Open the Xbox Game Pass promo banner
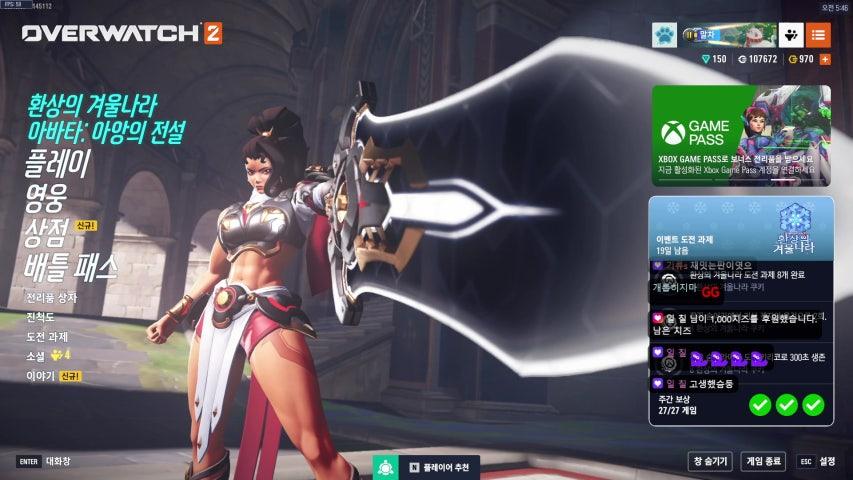 point(740,134)
